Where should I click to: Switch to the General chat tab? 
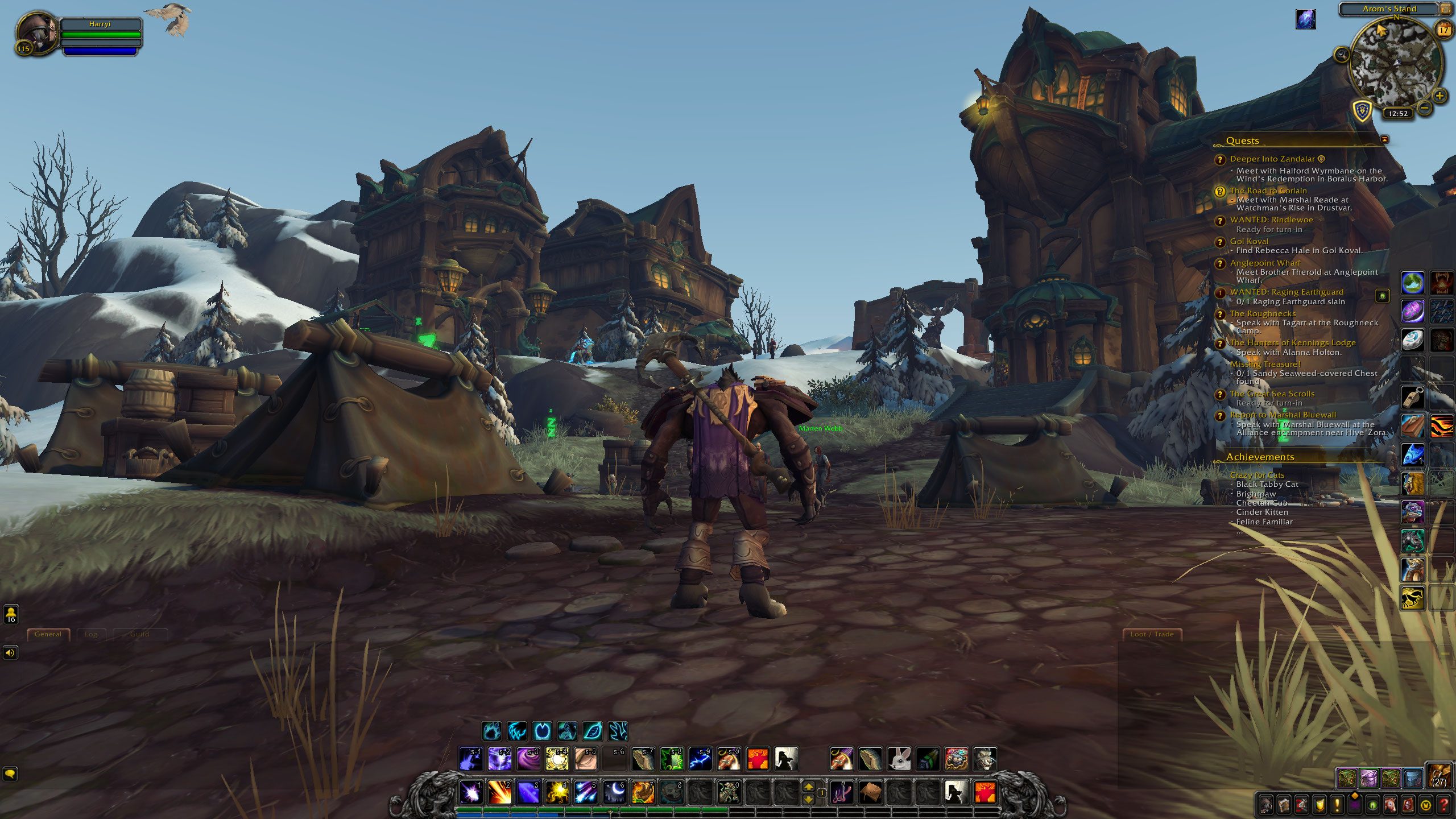coord(48,634)
